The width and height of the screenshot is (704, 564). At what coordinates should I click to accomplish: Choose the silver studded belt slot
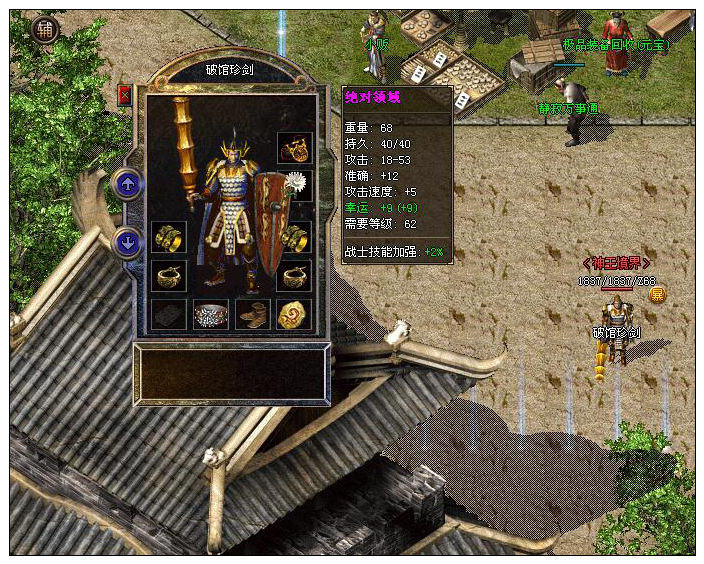coord(211,314)
